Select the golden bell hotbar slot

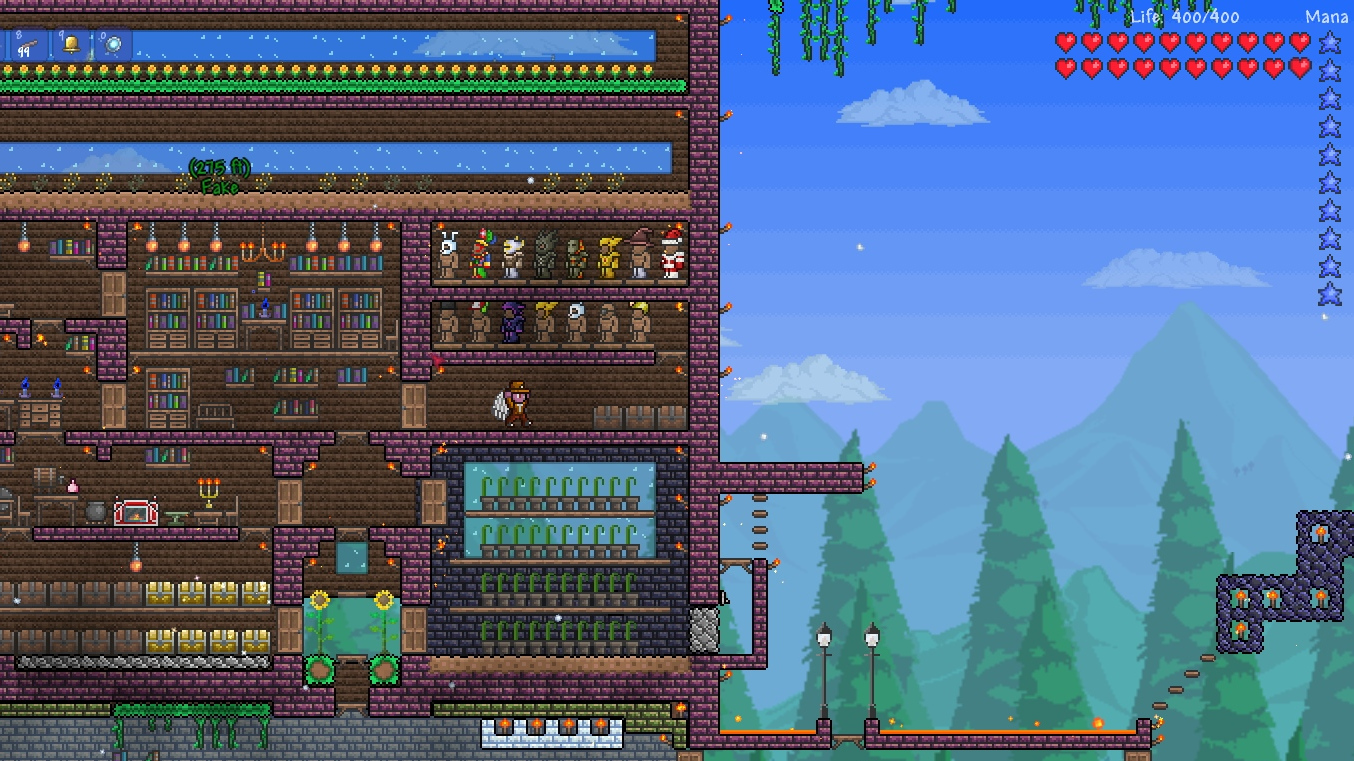point(71,44)
